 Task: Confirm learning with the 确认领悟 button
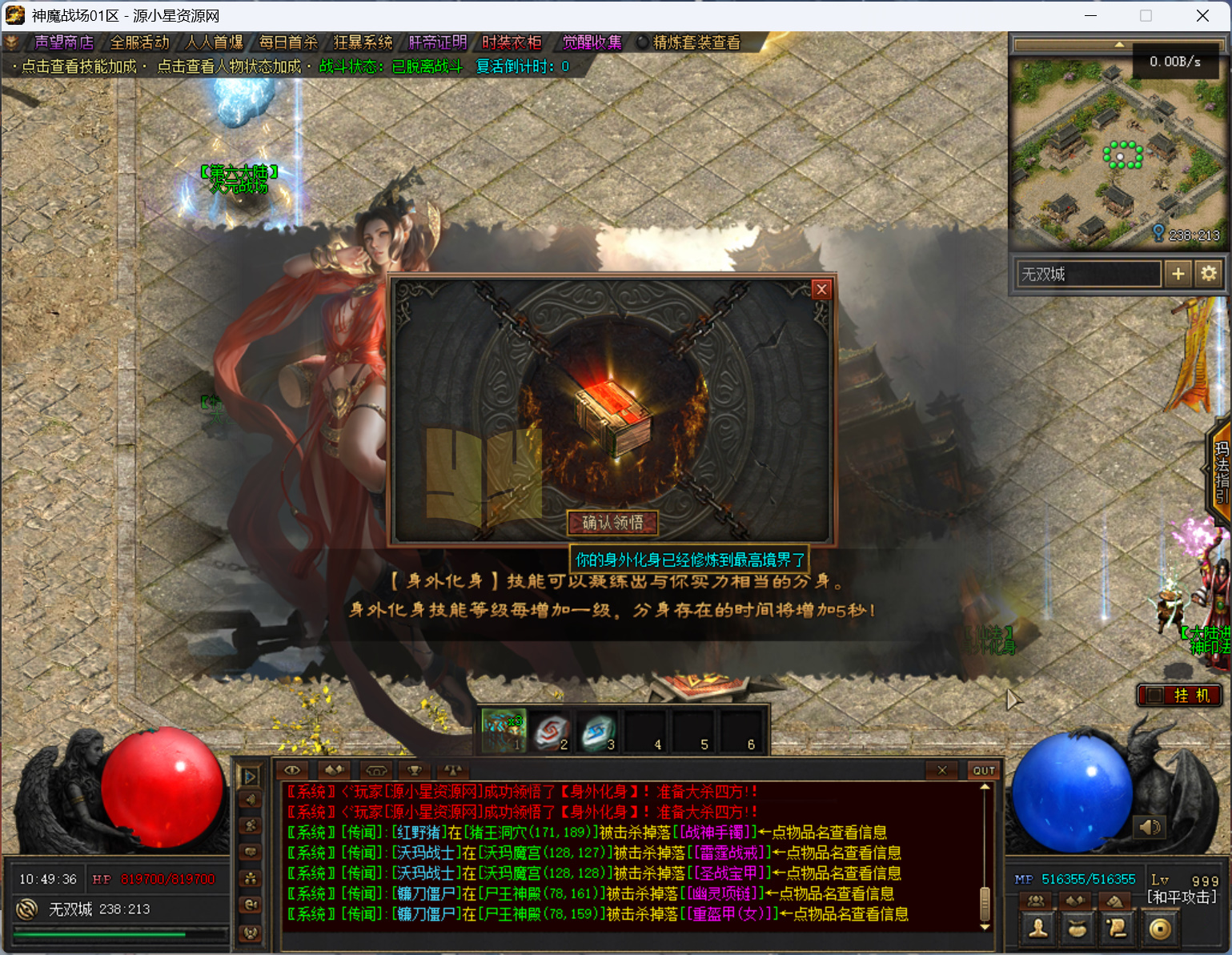point(612,523)
